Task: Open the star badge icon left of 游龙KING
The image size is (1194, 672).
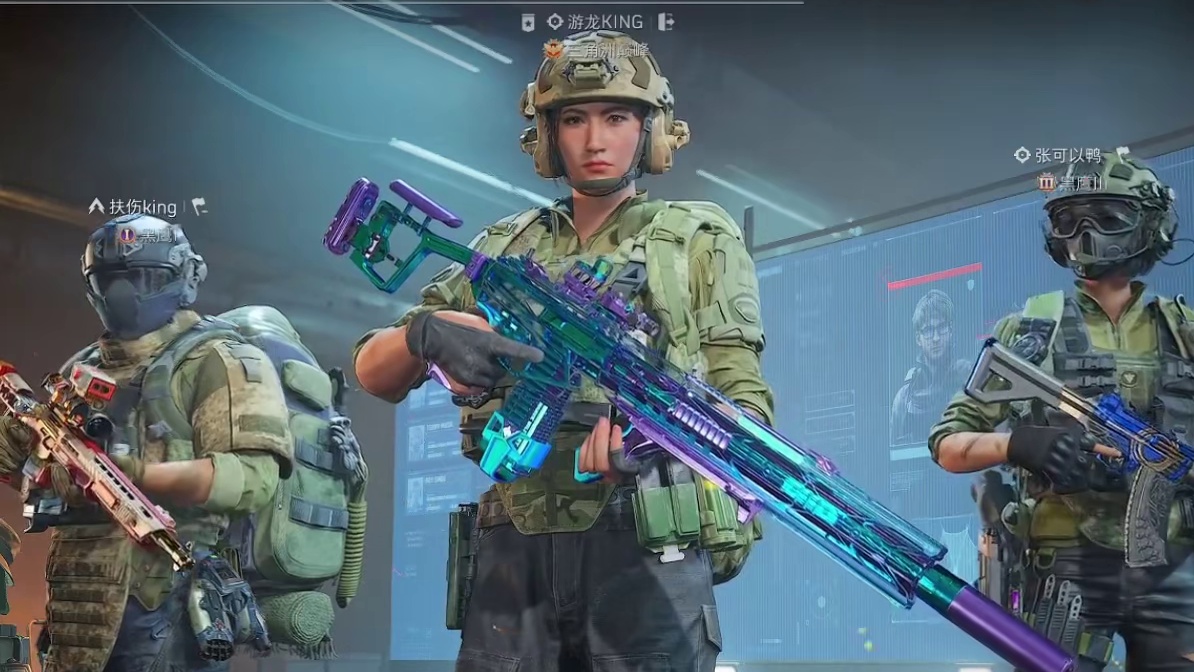Action: tap(528, 22)
